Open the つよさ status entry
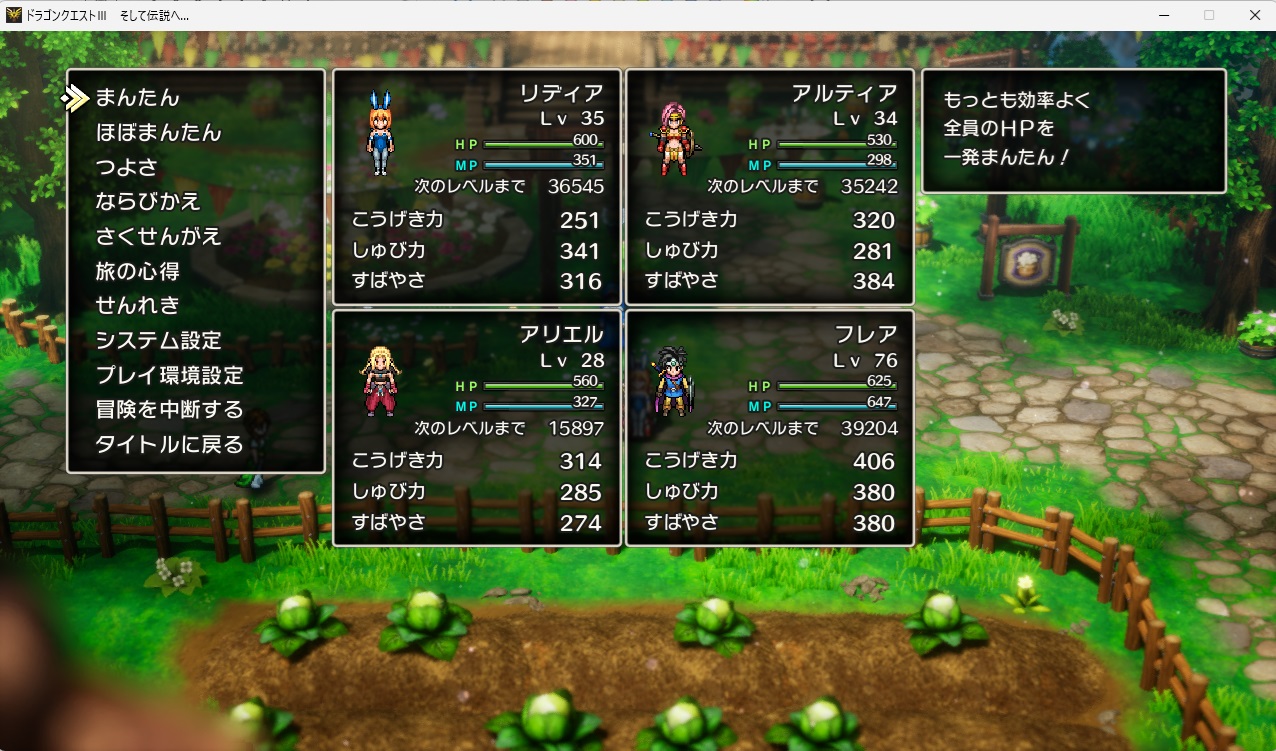This screenshot has width=1276, height=751. tap(127, 167)
